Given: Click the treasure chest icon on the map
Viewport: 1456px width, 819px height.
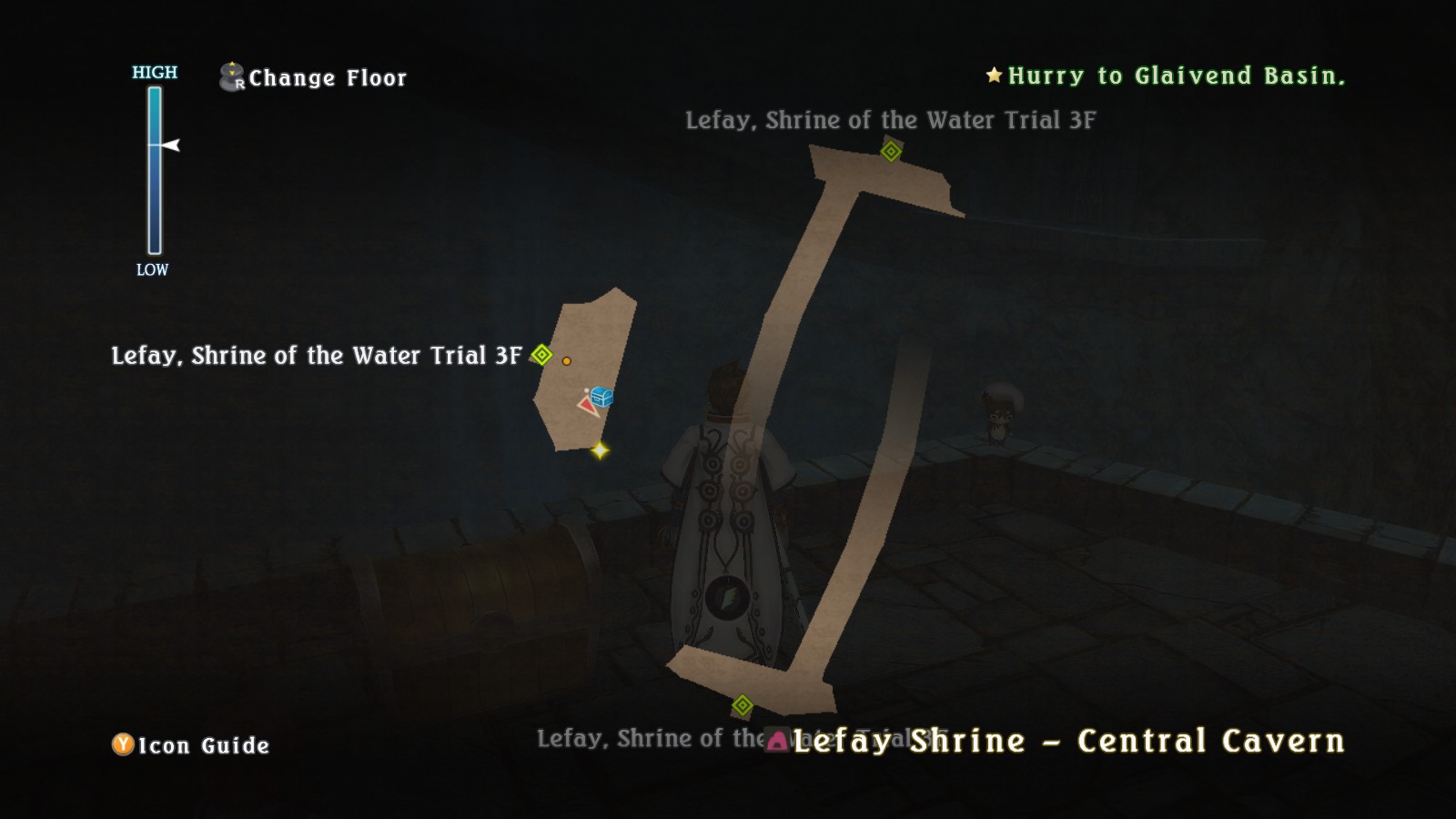Looking at the screenshot, I should pyautogui.click(x=600, y=397).
